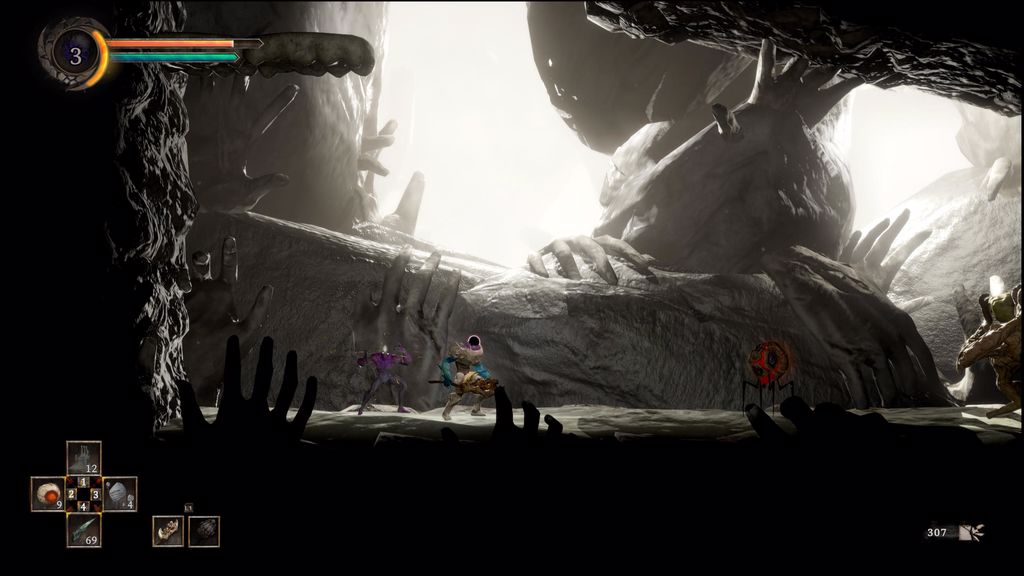Select the top quick slot holding 12 items
Screen dimensions: 1024x576
tap(84, 458)
